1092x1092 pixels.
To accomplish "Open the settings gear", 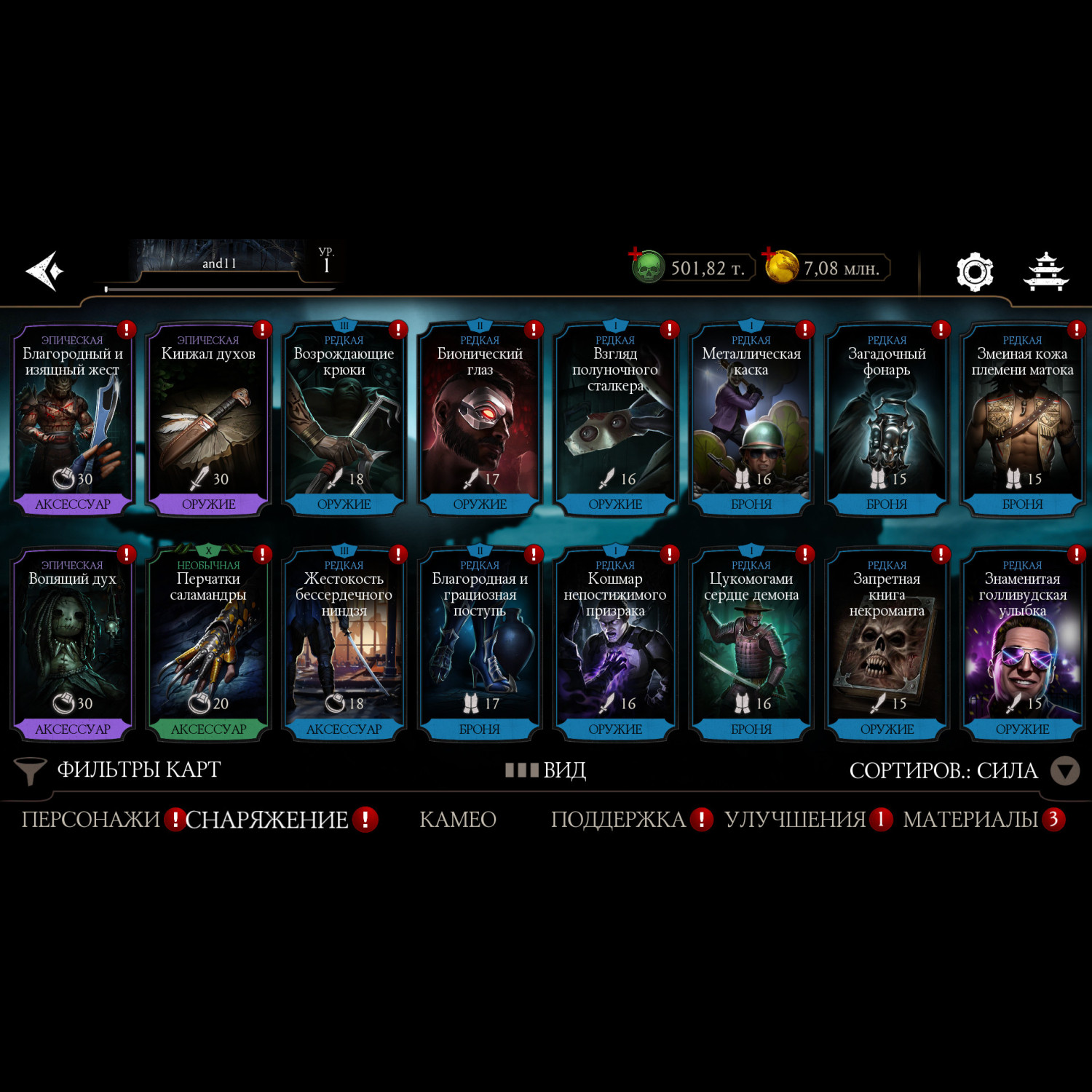I will (x=974, y=272).
